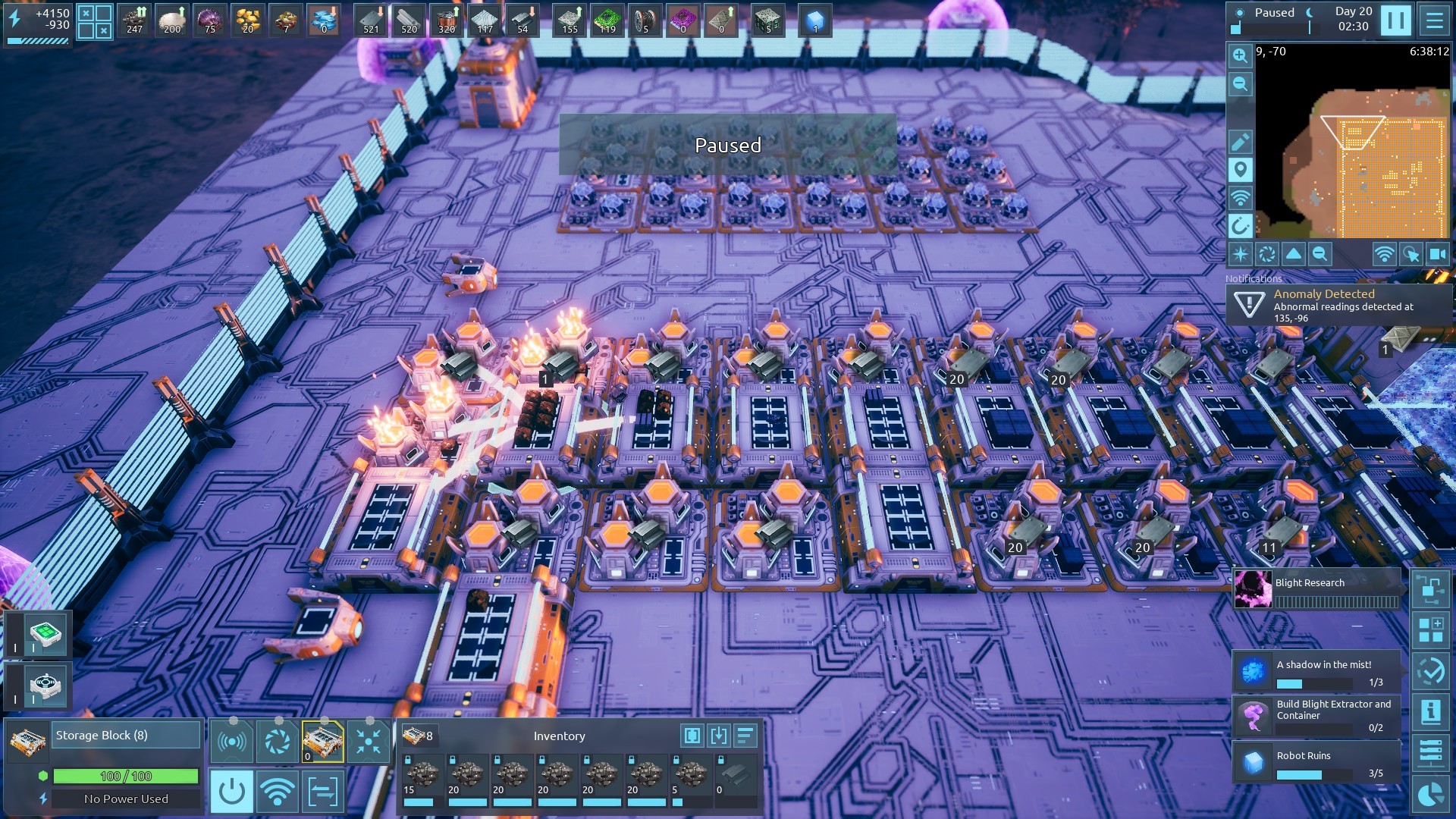This screenshot has width=1456, height=819.
Task: Select the pencil draw tool beside minimap
Action: tap(1240, 142)
